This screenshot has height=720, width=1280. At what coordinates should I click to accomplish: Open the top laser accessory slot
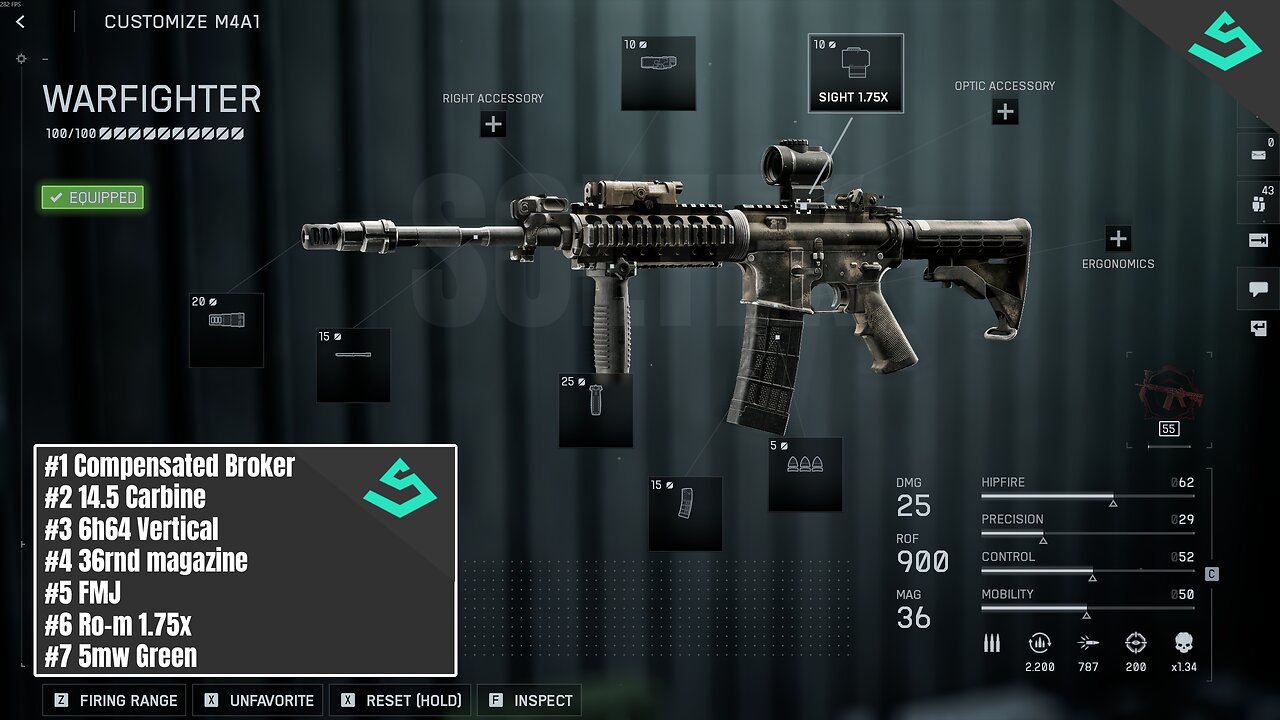(658, 73)
